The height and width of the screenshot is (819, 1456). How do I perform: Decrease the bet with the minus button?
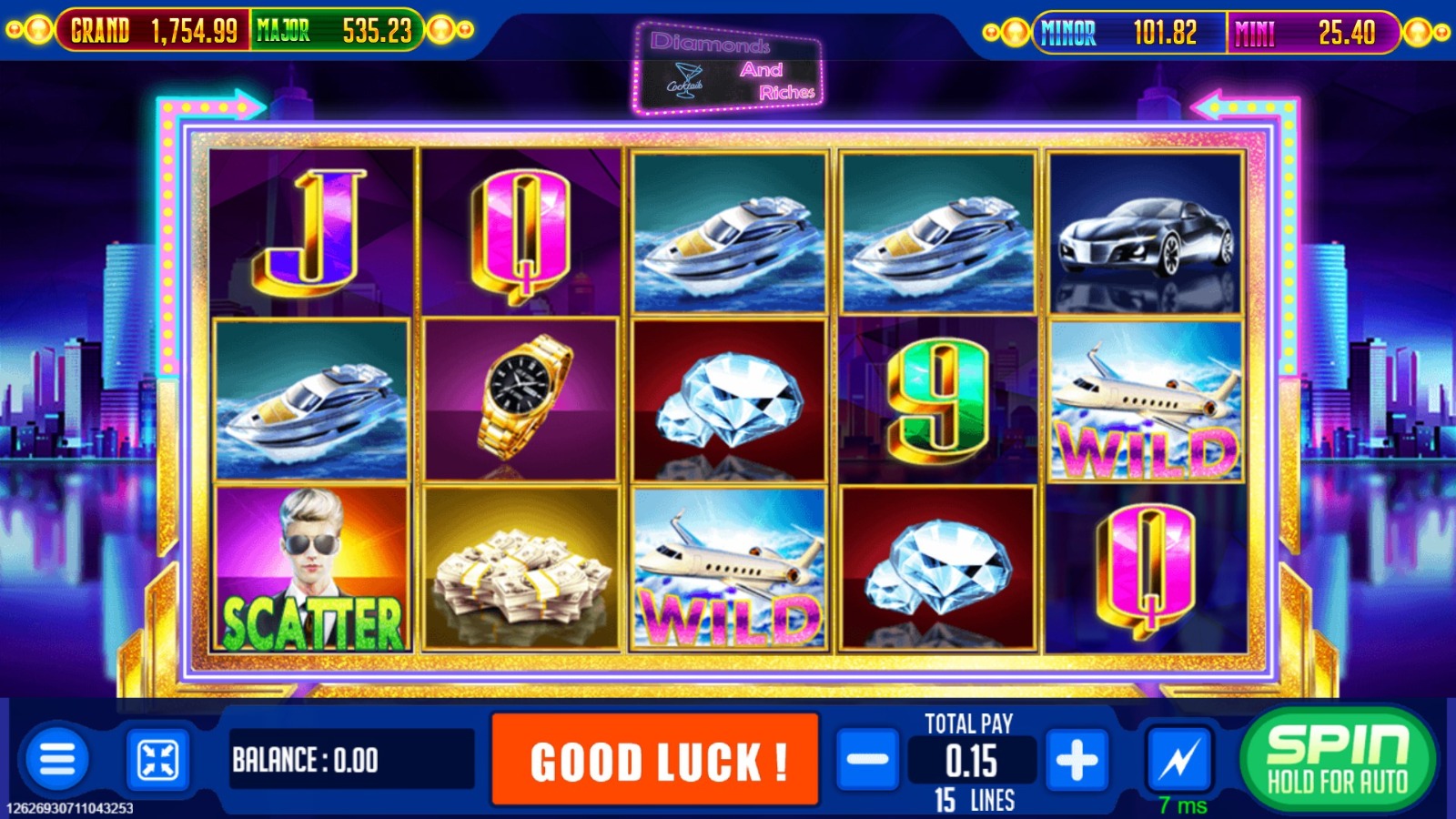coord(867,759)
